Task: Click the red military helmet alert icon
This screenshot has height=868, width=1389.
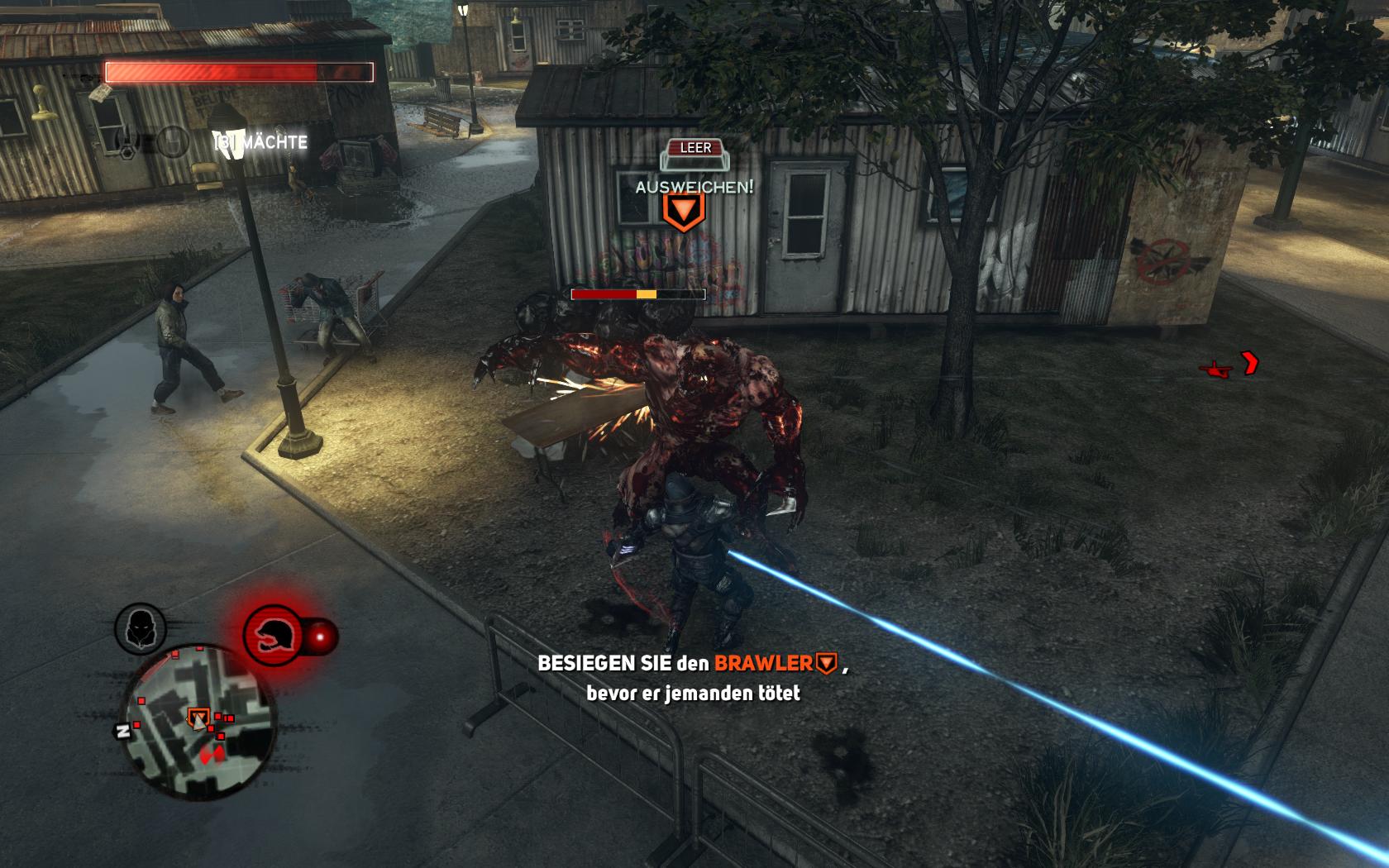Action: pos(272,634)
